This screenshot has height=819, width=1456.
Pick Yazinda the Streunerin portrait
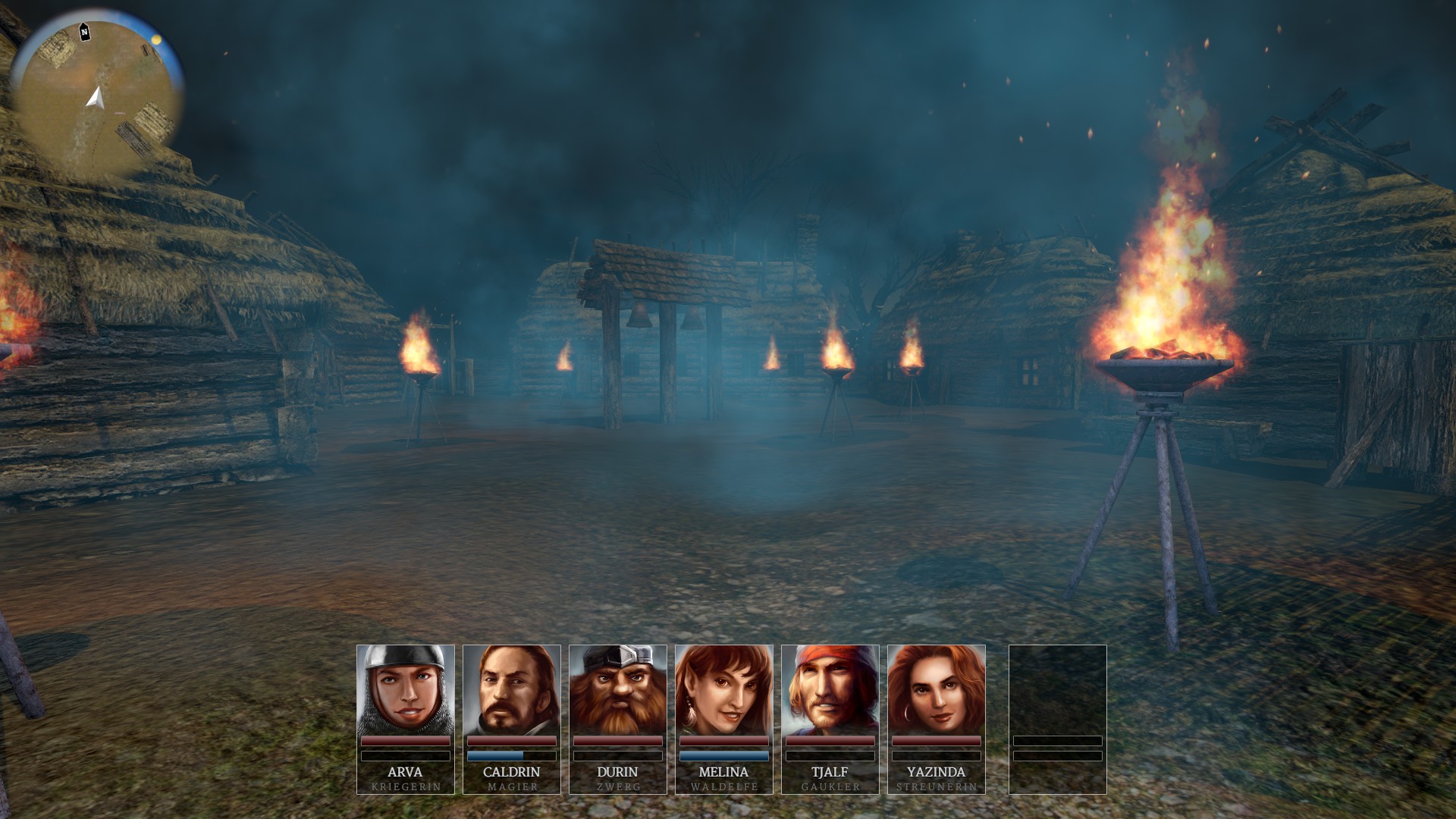(x=937, y=692)
